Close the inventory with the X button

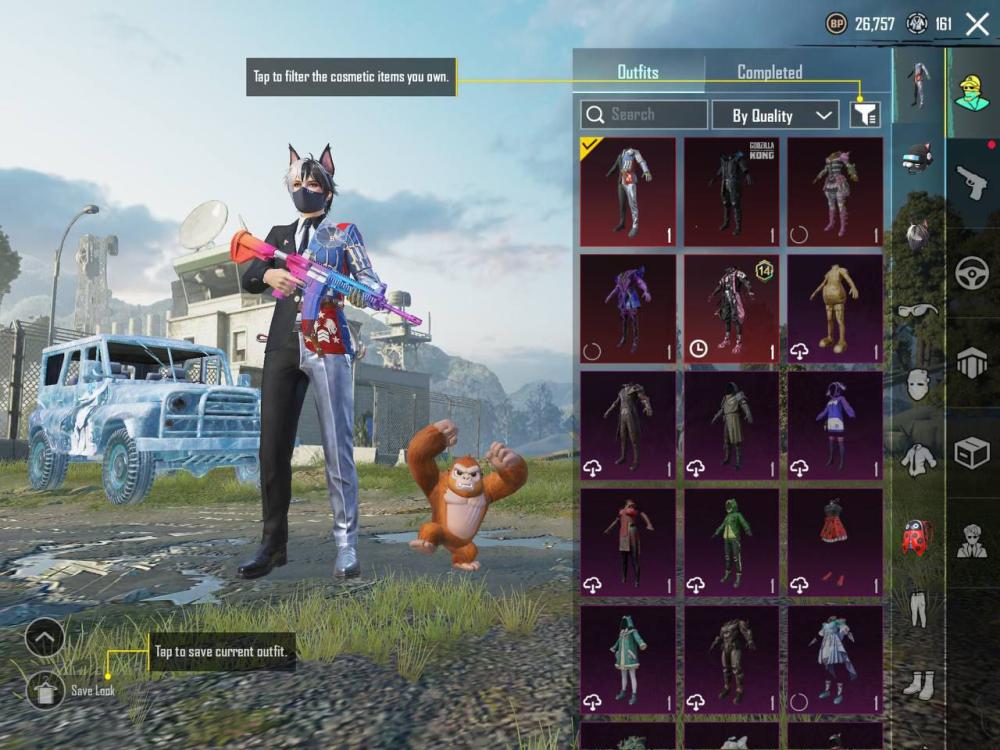977,24
